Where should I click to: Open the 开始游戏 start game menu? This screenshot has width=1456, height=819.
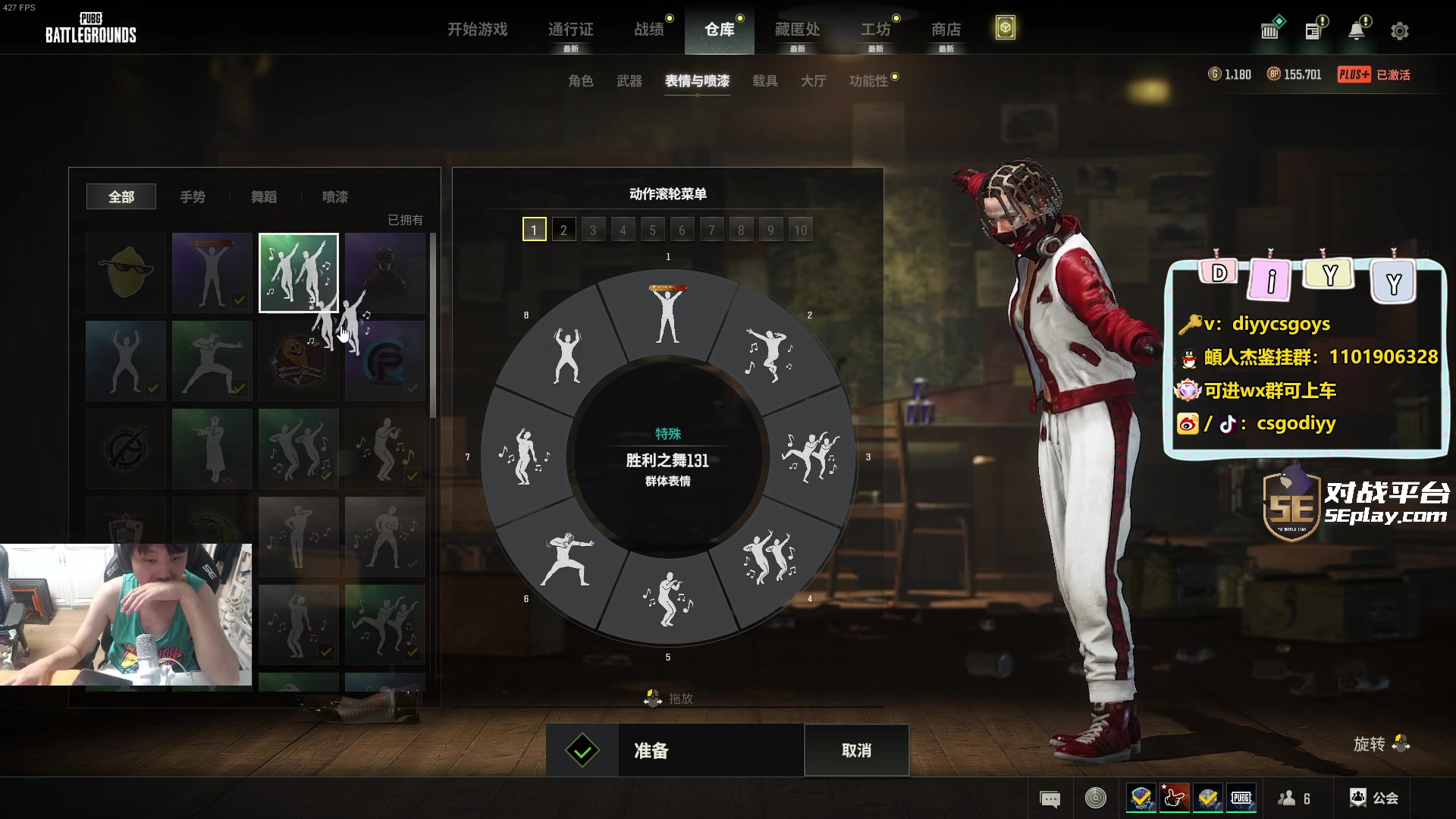point(477,30)
